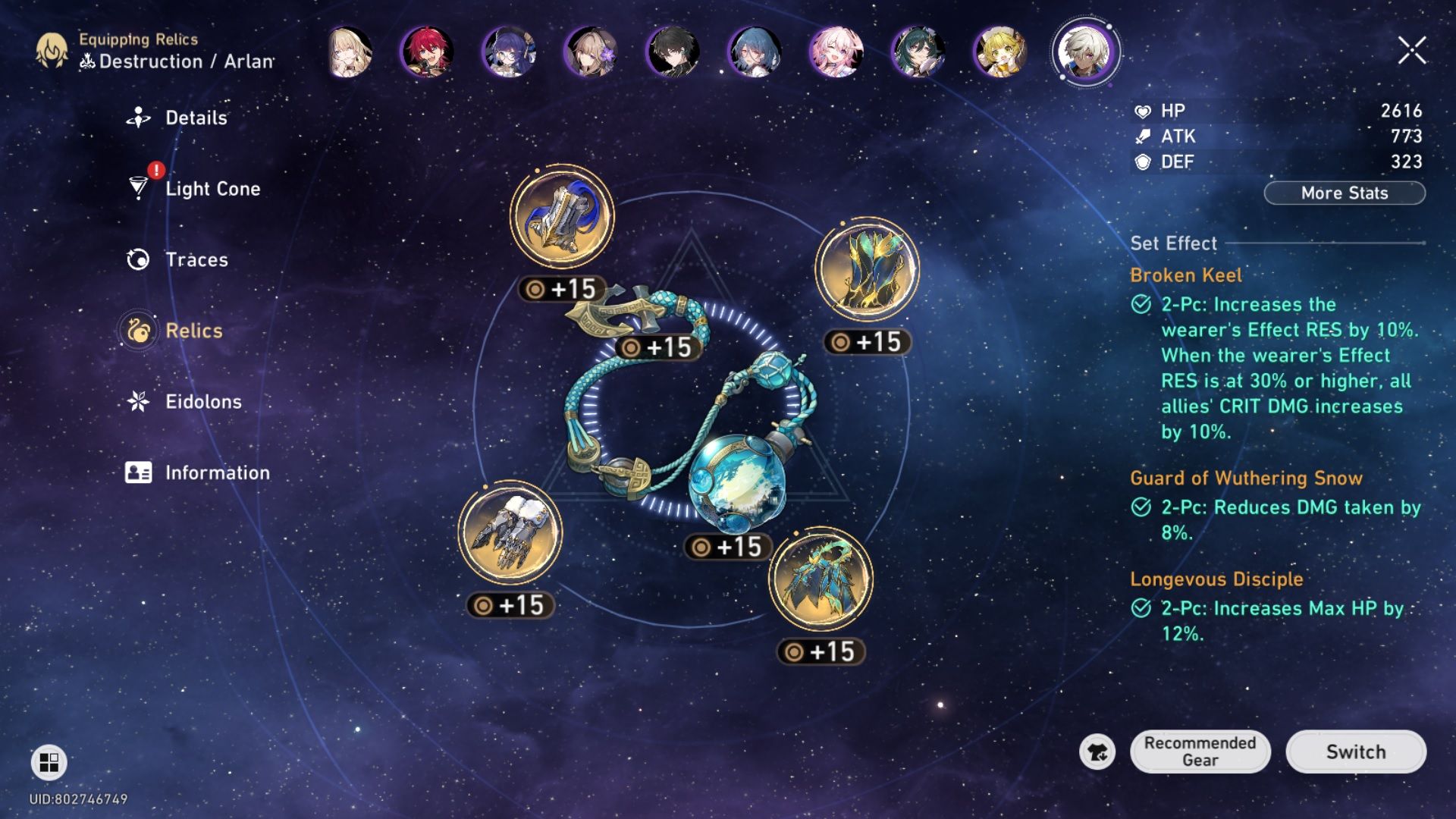Click Recommended Gear

tap(1200, 752)
